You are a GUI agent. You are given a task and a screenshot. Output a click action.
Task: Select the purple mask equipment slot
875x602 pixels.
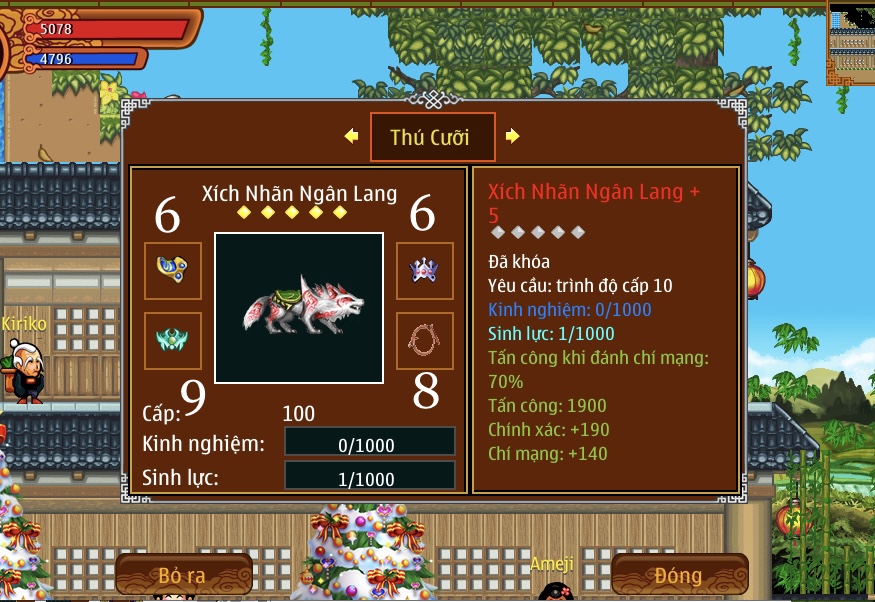point(424,270)
